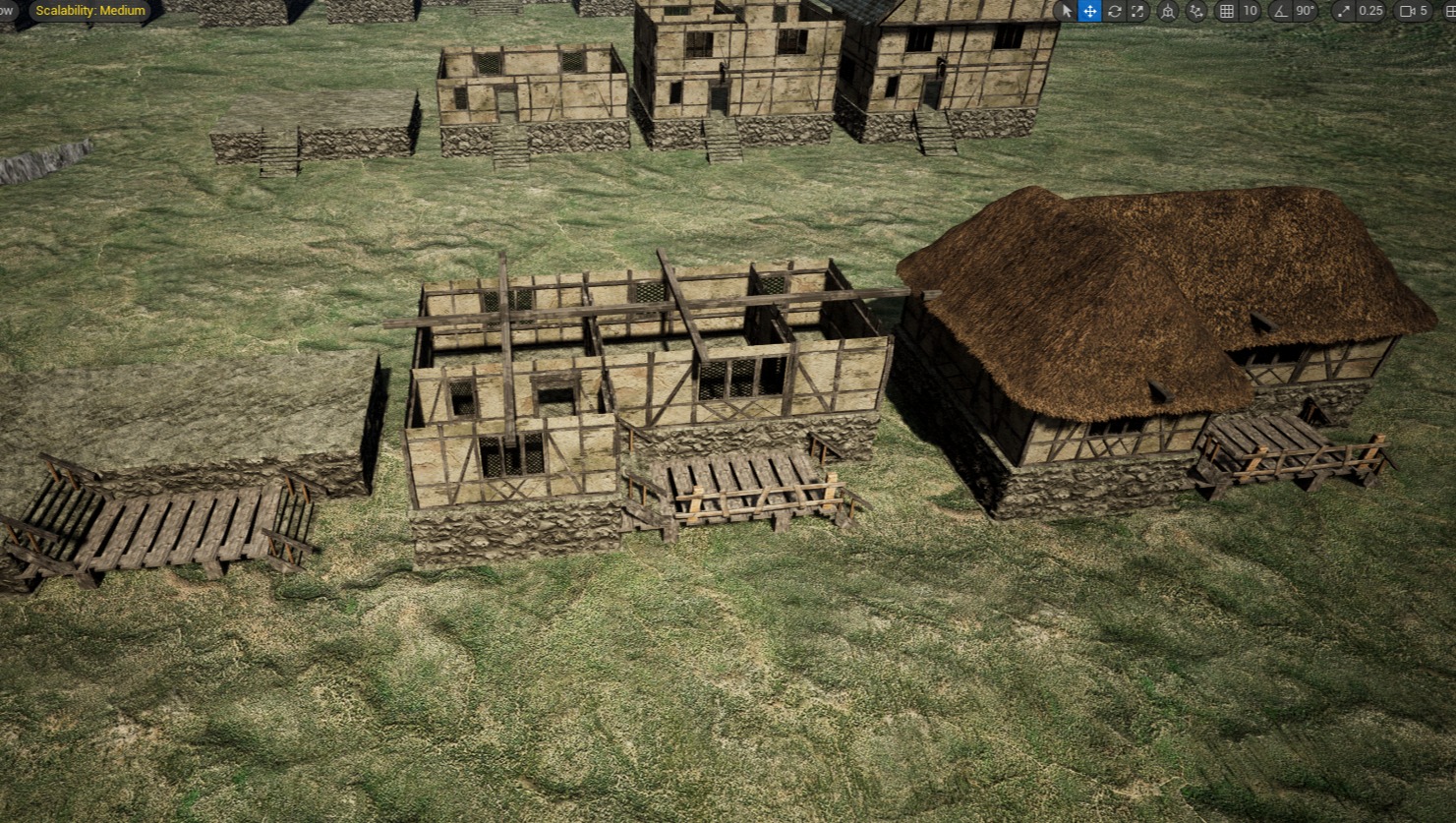Choose the select mode arrow tool
This screenshot has width=1456, height=823.
pyautogui.click(x=1066, y=12)
